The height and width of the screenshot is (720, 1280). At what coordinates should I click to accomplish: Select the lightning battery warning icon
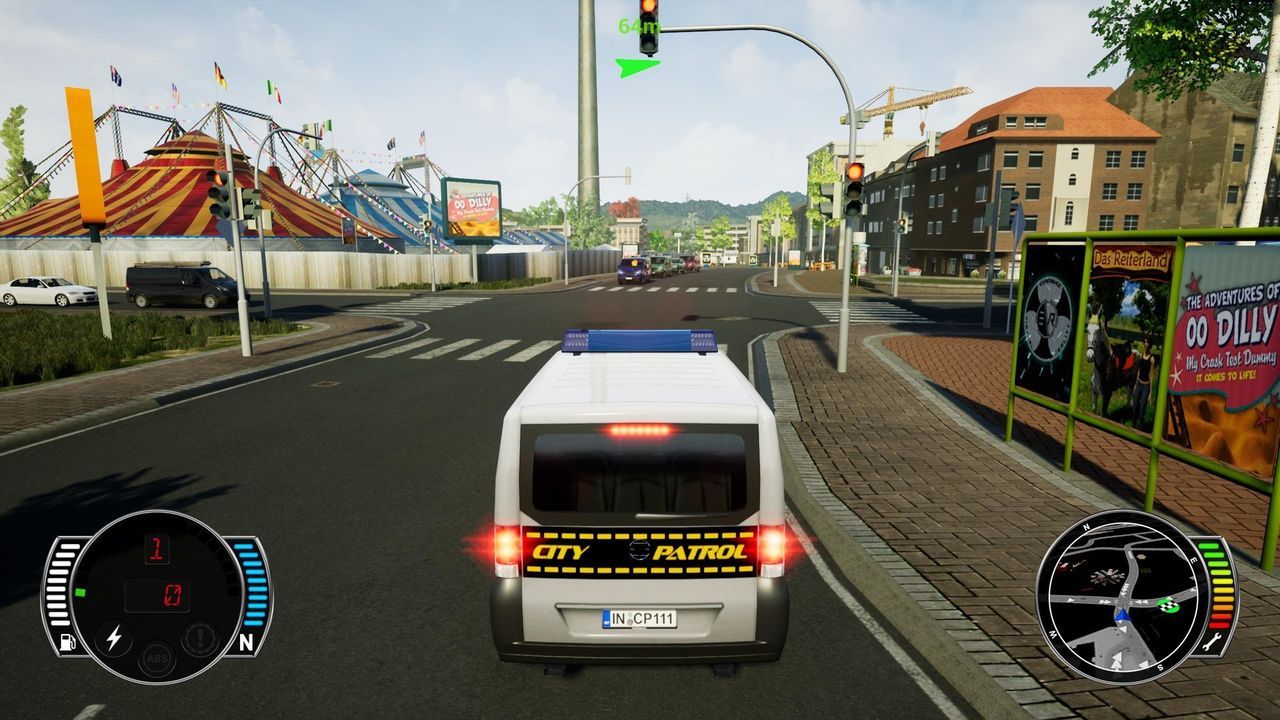[114, 638]
